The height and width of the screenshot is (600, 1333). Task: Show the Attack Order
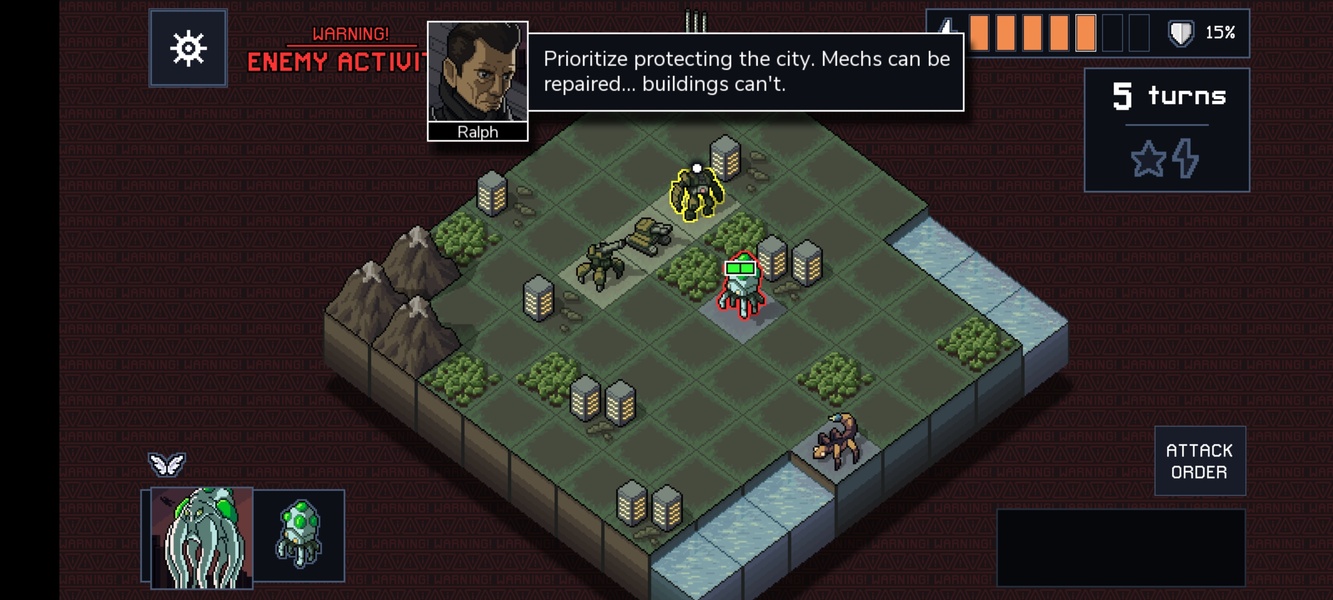point(1199,461)
